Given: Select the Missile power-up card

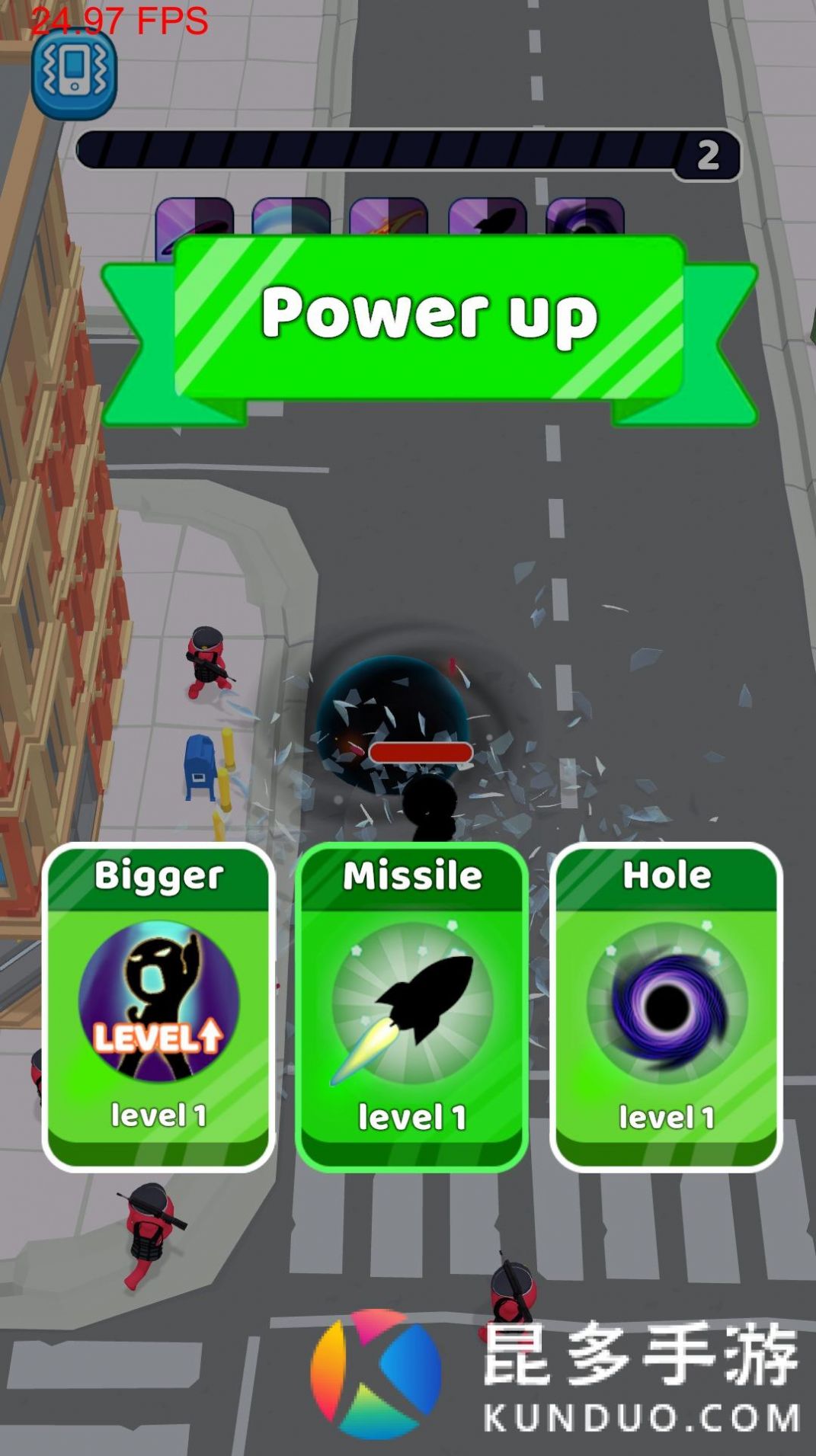Looking at the screenshot, I should (x=411, y=1006).
